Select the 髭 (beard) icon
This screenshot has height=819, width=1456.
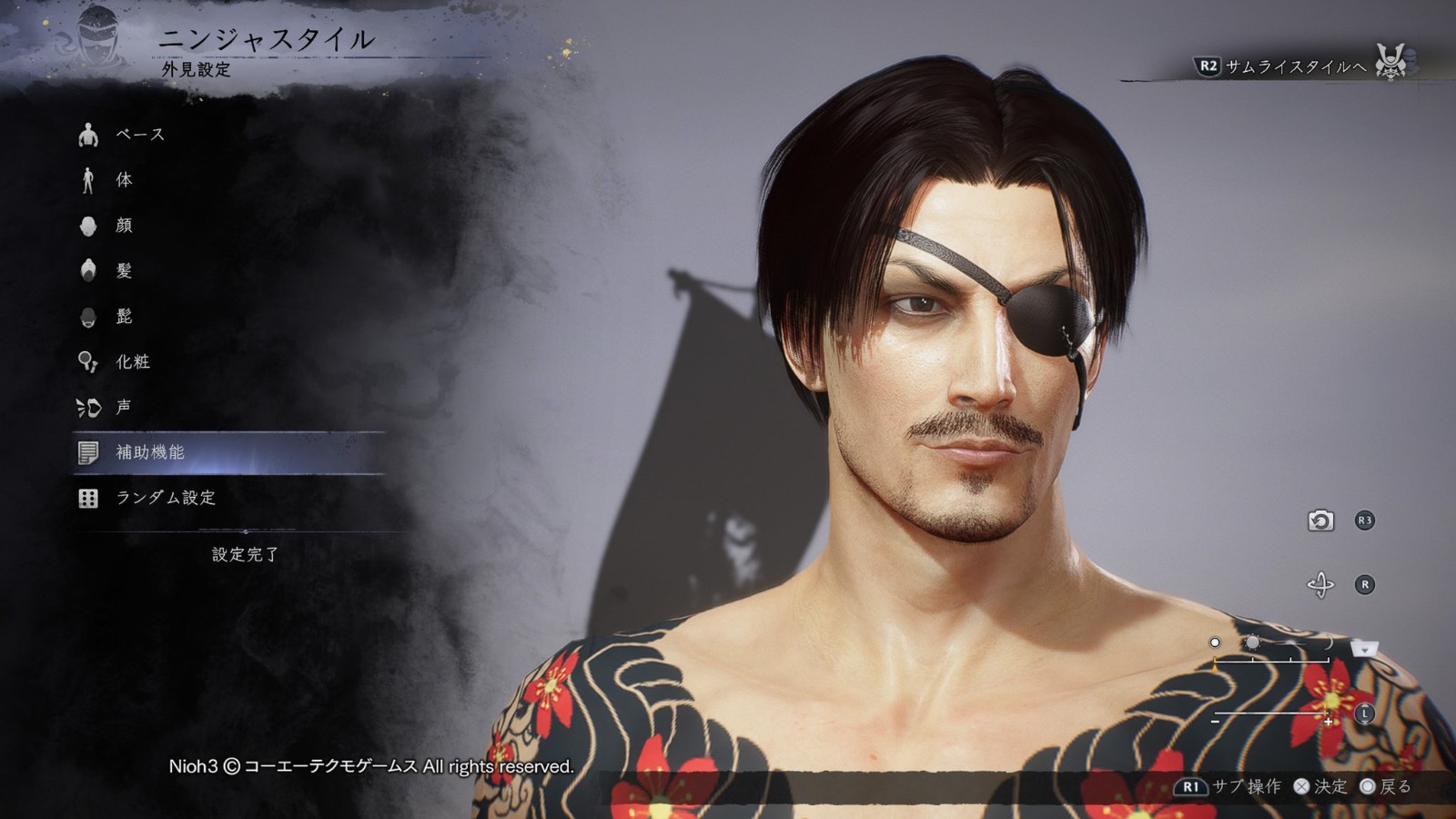pyautogui.click(x=88, y=316)
